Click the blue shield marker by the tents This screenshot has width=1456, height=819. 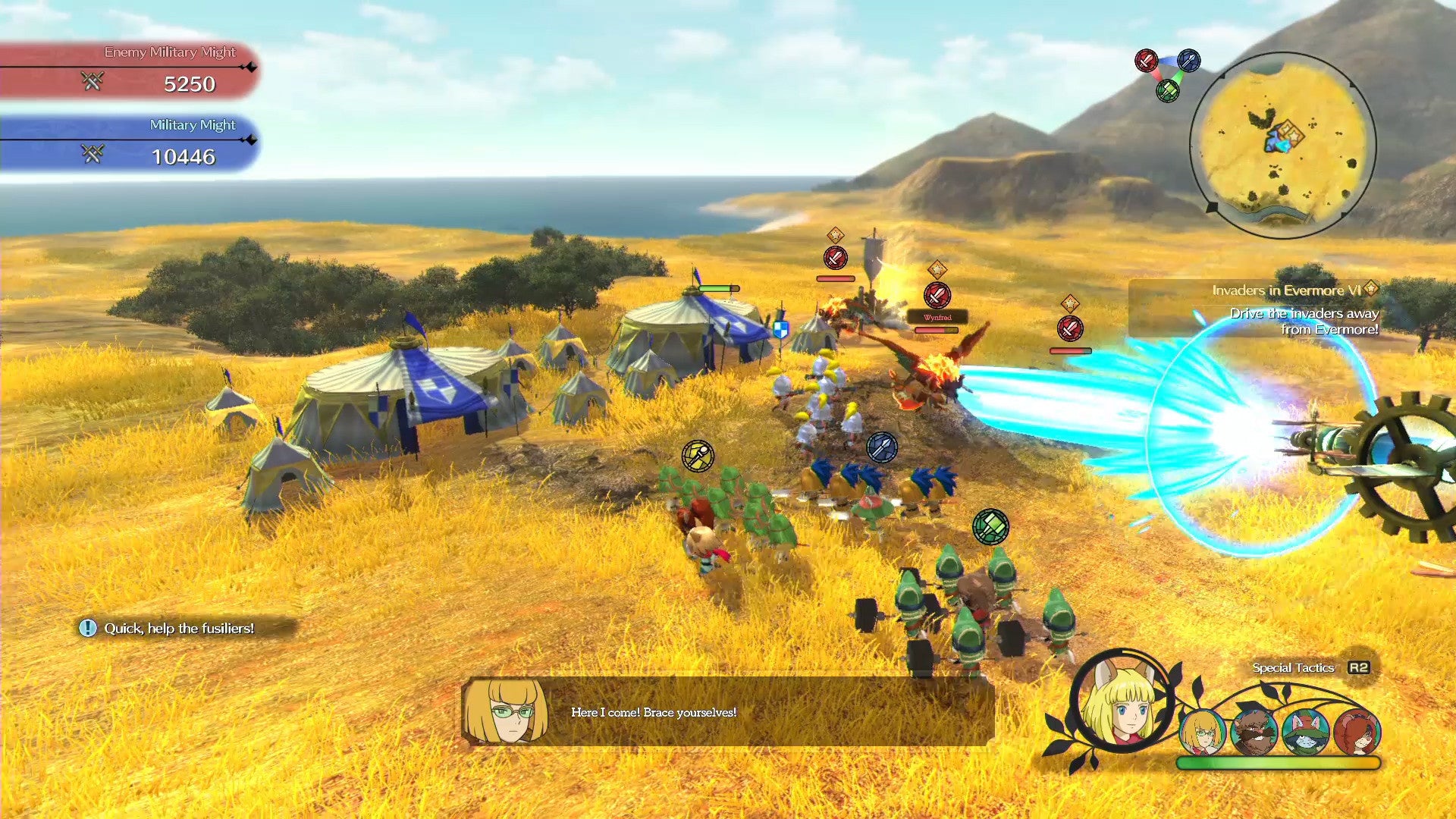coord(780,330)
